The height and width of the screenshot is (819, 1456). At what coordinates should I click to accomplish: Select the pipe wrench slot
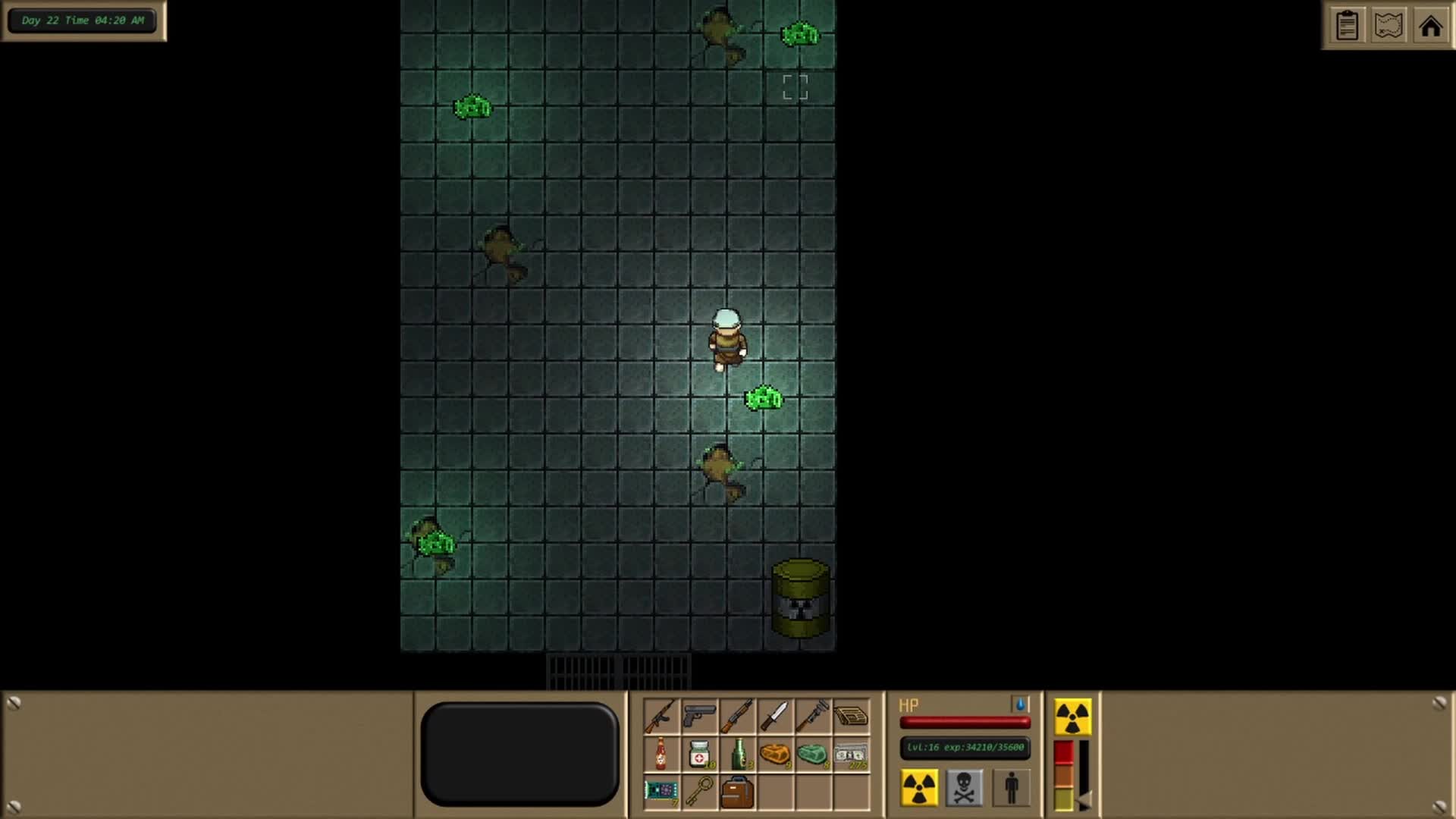(x=813, y=716)
